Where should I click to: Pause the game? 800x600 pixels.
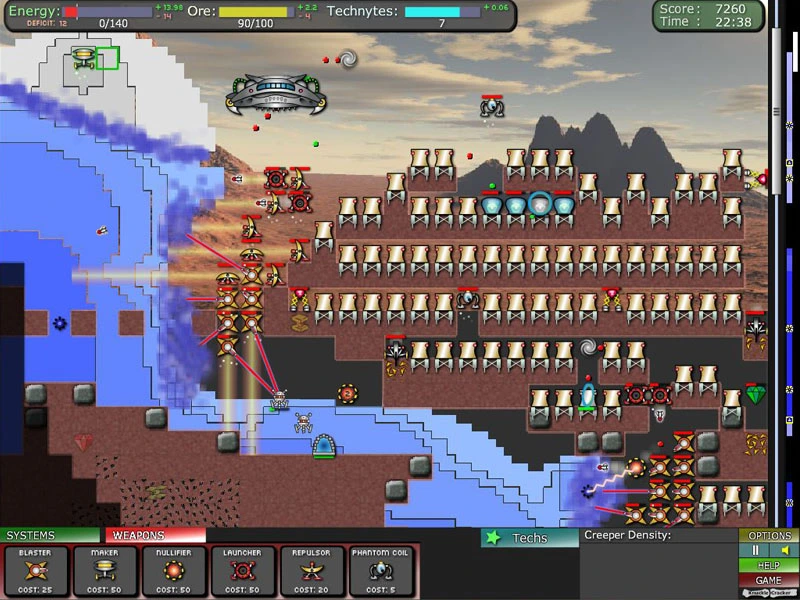tap(756, 550)
